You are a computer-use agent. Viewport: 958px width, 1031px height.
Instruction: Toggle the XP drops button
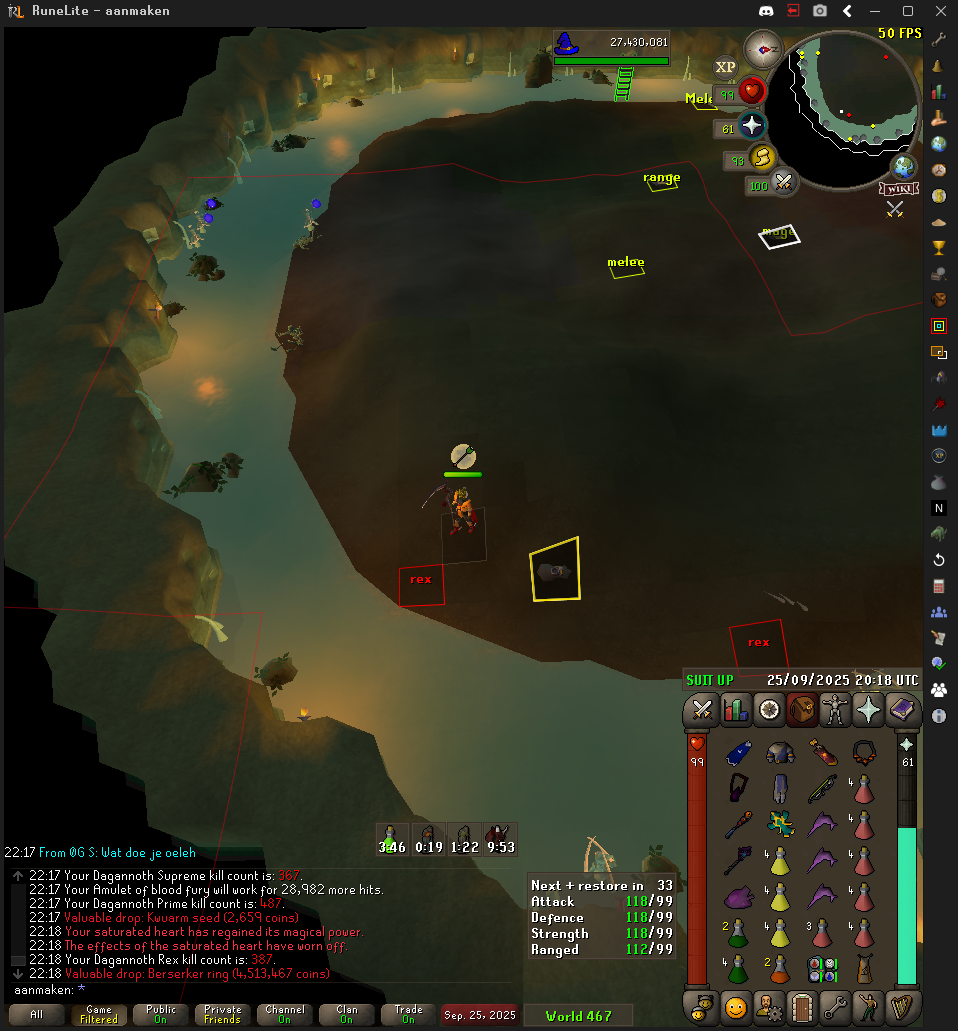click(725, 67)
